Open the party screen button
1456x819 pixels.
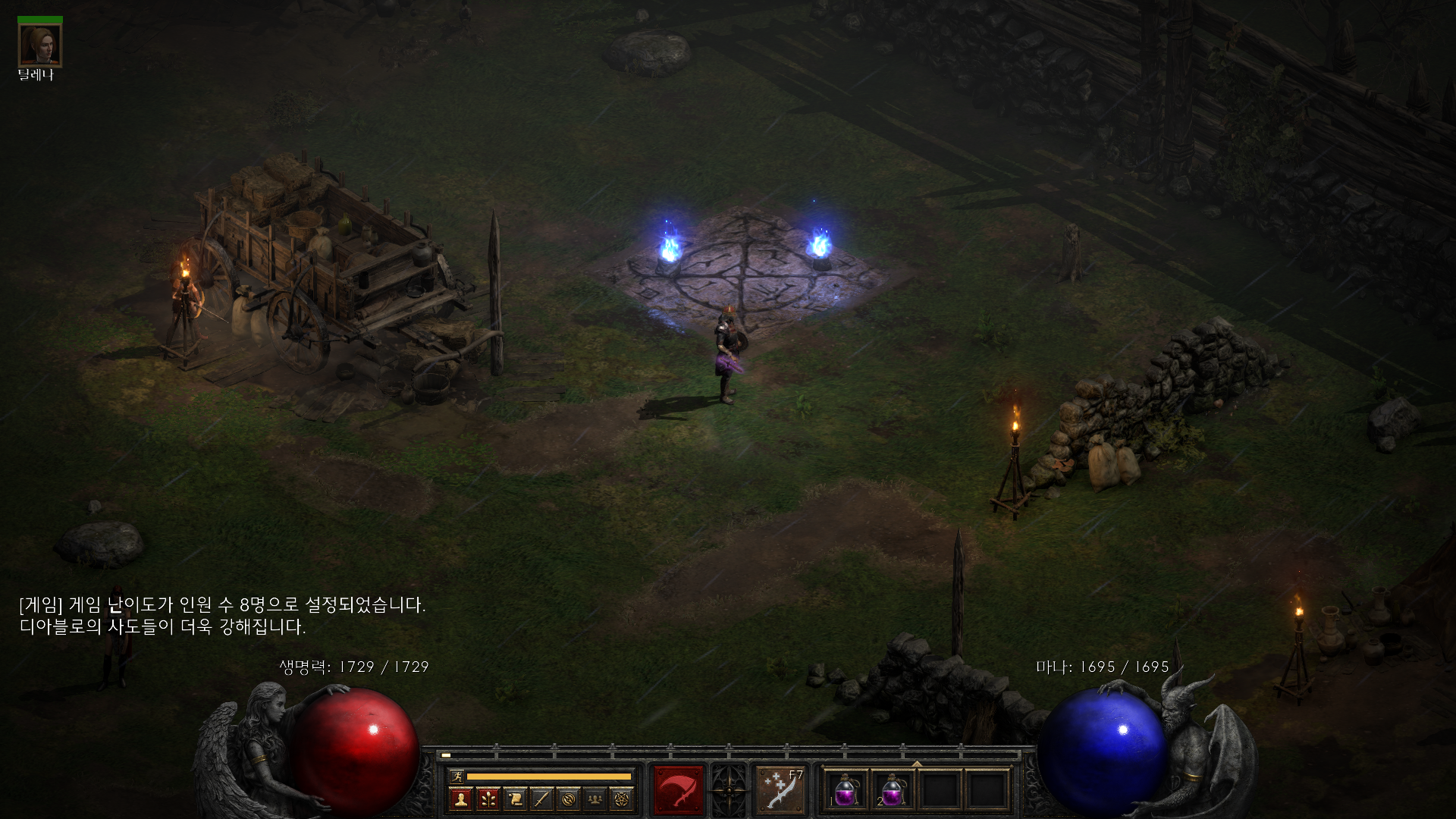coord(595,799)
